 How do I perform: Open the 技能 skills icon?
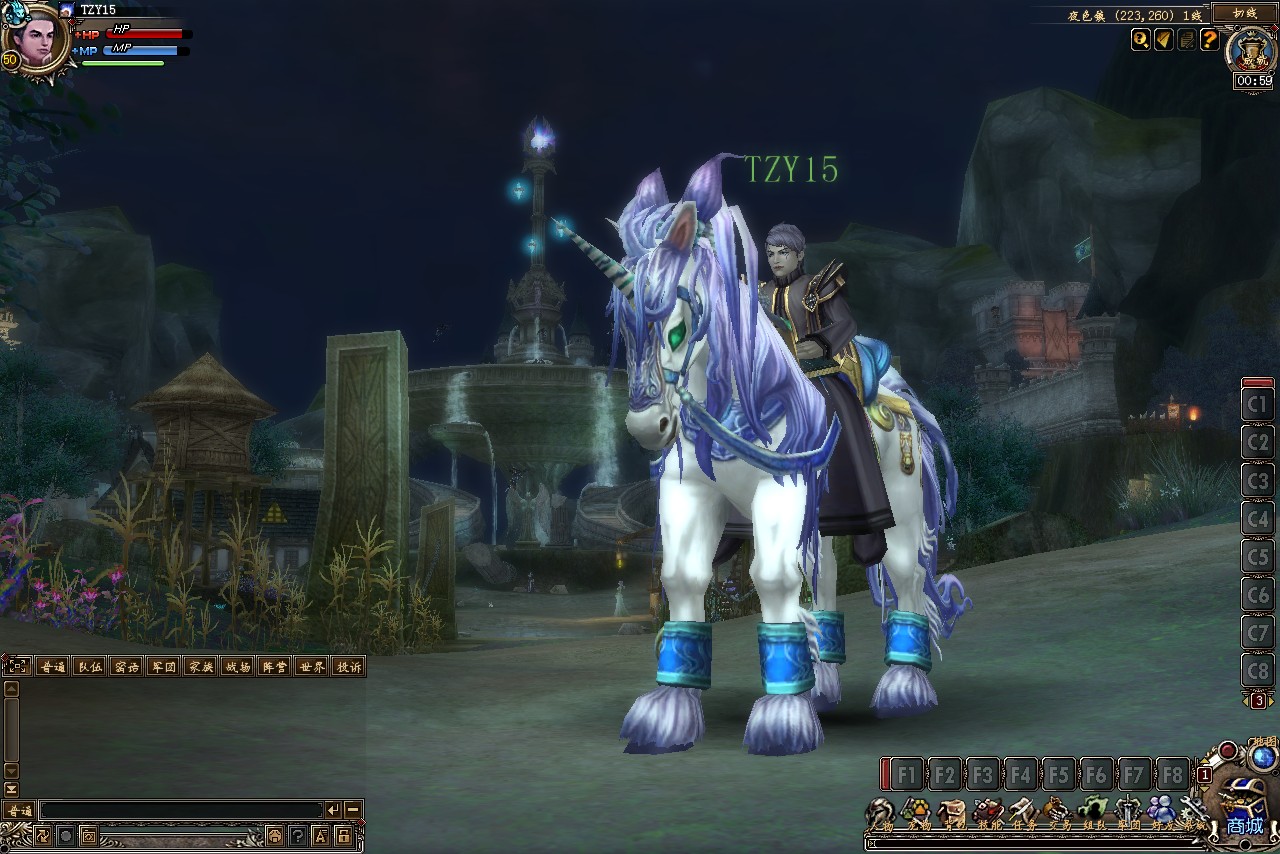[988, 810]
